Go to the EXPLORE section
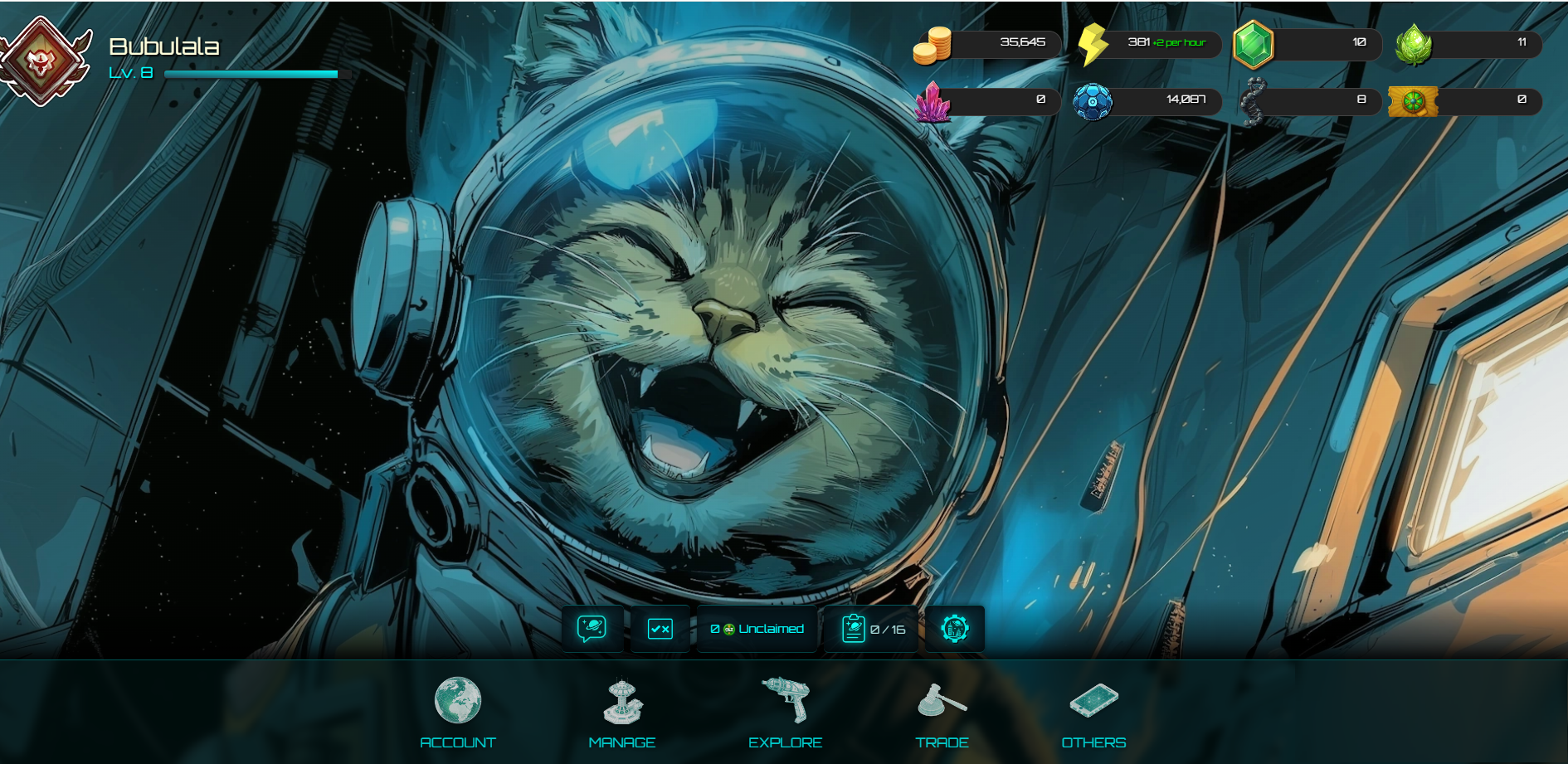 click(x=785, y=712)
